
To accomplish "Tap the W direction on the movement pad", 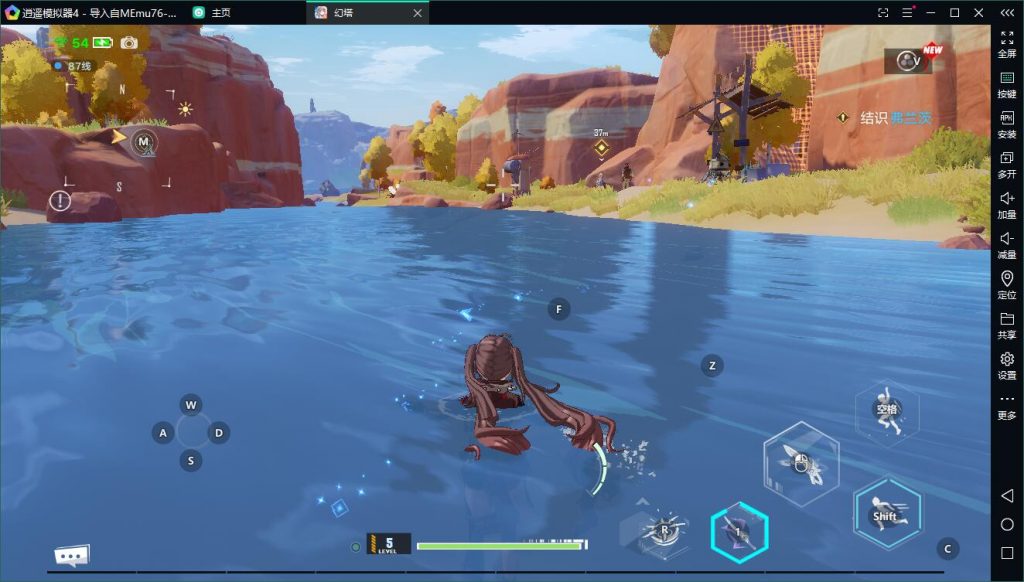I will tap(190, 405).
